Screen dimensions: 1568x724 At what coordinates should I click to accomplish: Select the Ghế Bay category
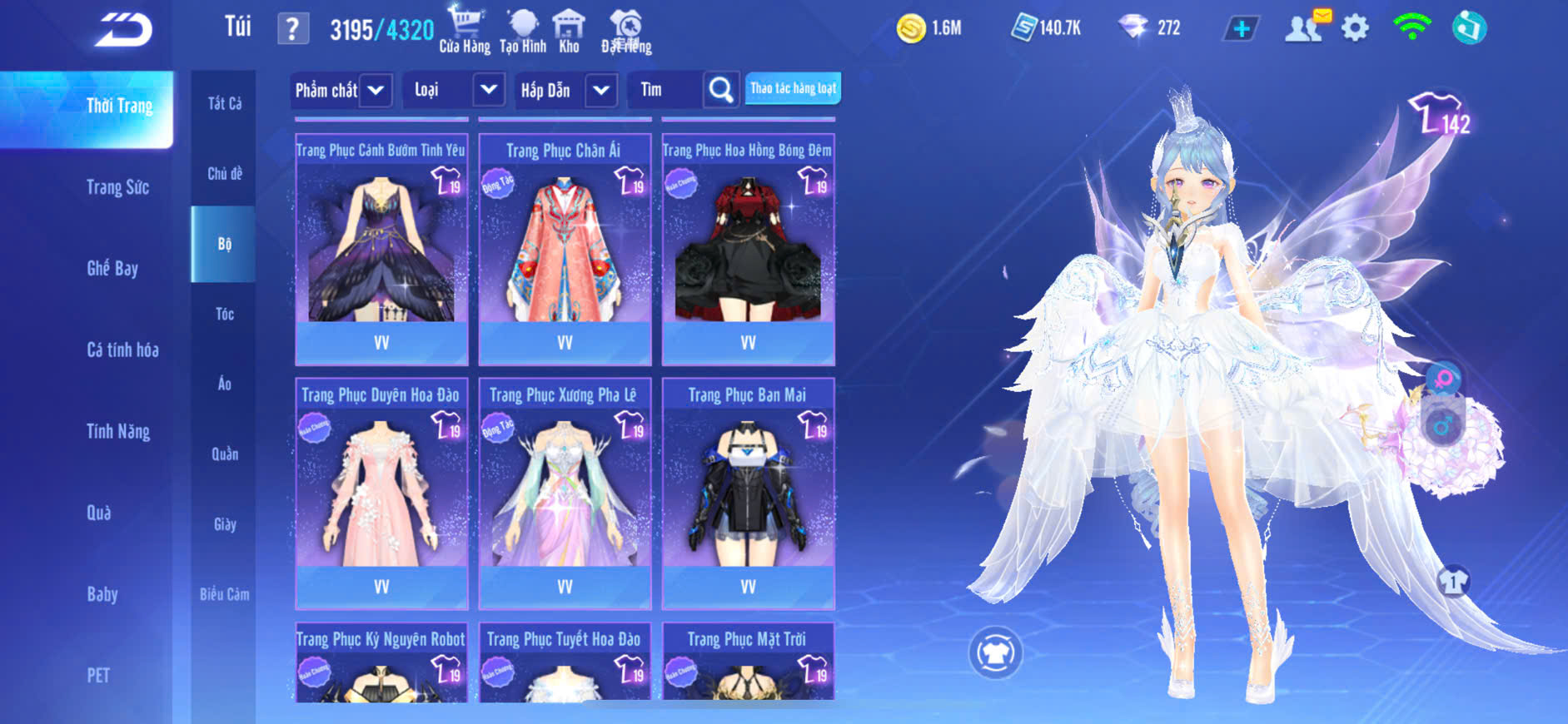pos(112,268)
